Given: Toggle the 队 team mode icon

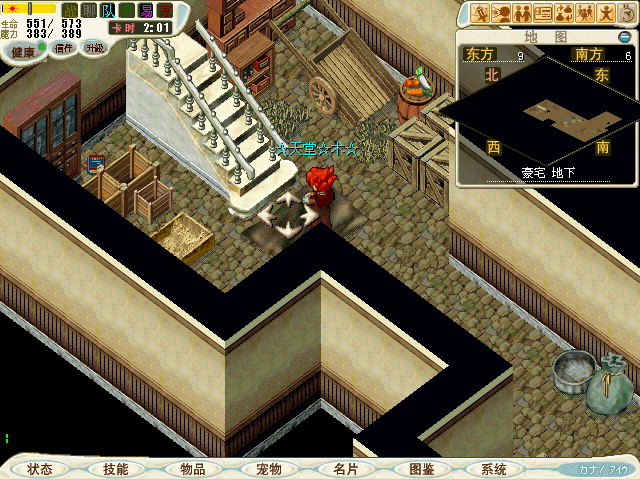Looking at the screenshot, I should (x=109, y=10).
